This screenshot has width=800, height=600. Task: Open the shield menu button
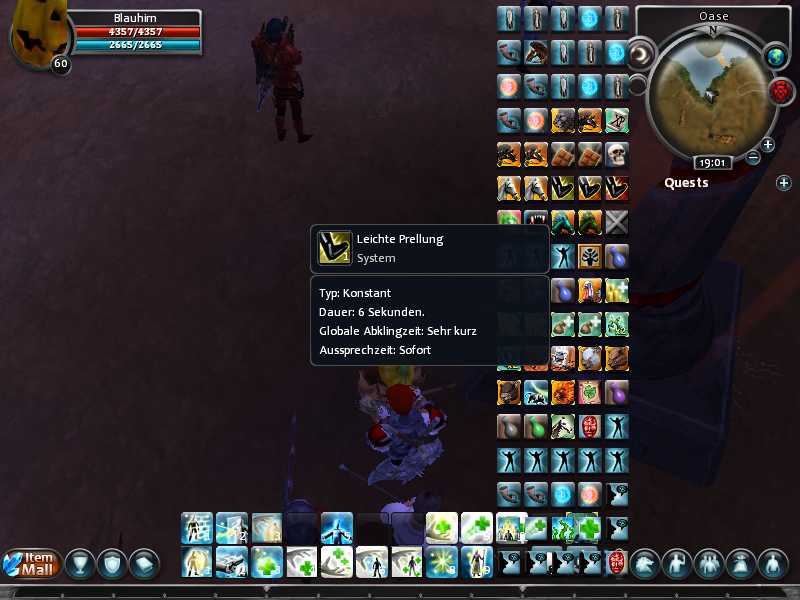112,564
